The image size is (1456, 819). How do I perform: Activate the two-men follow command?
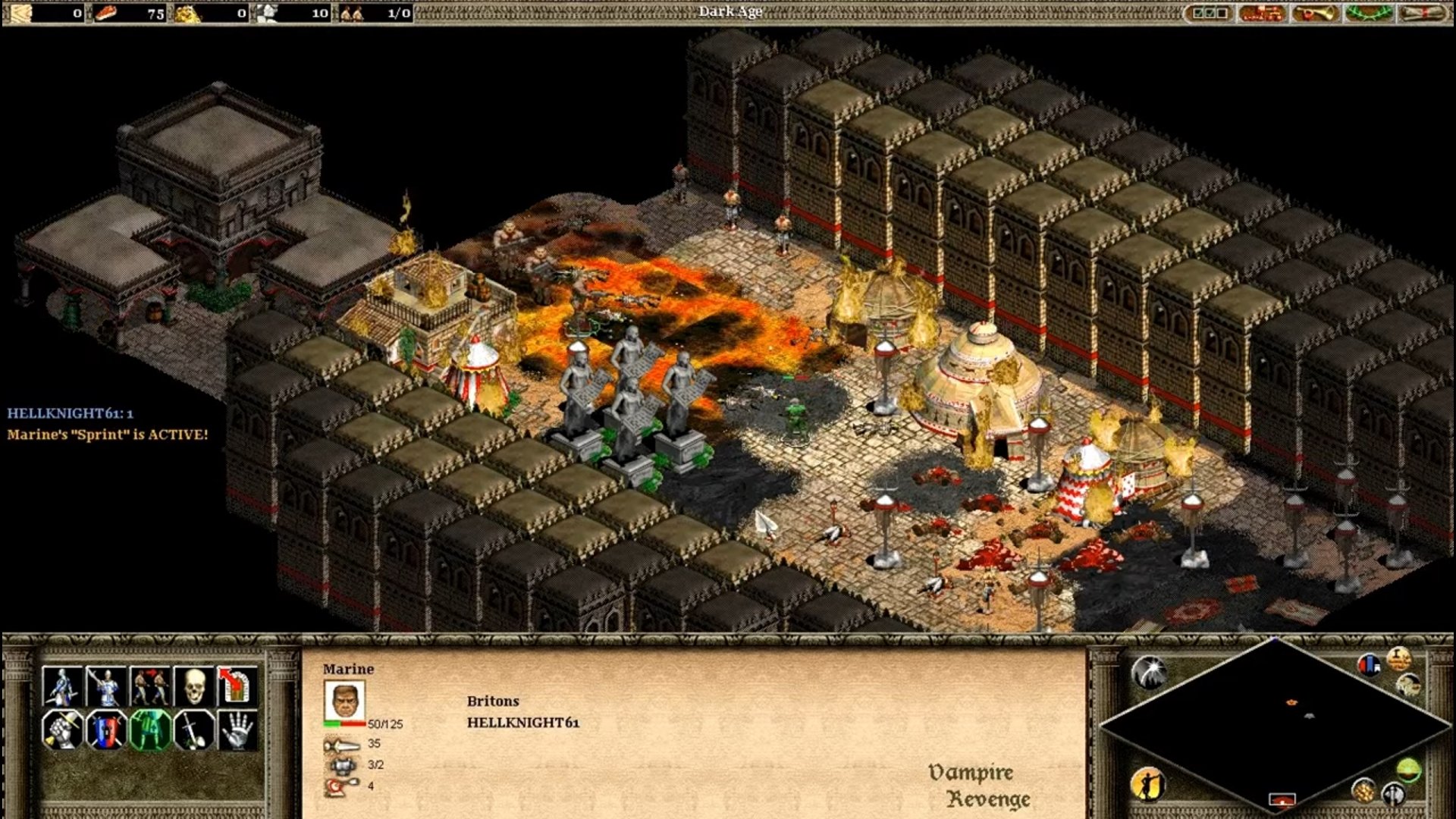tap(149, 686)
